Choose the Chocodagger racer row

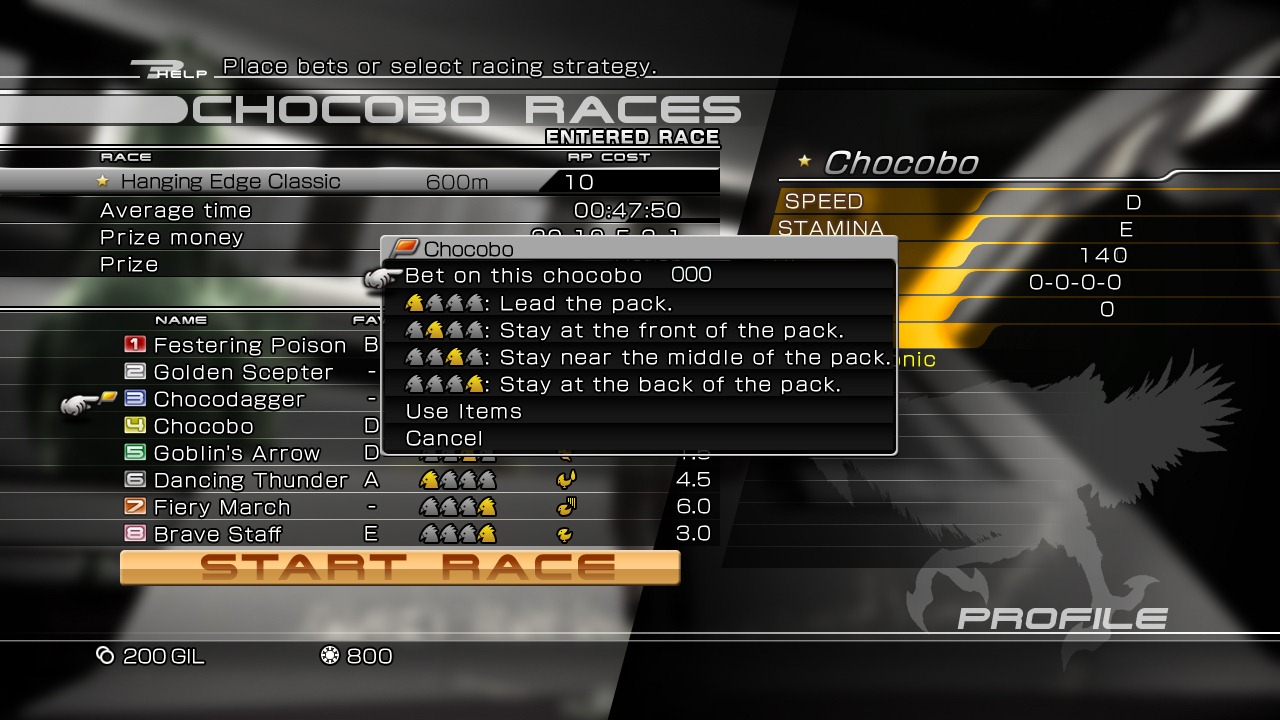point(229,399)
